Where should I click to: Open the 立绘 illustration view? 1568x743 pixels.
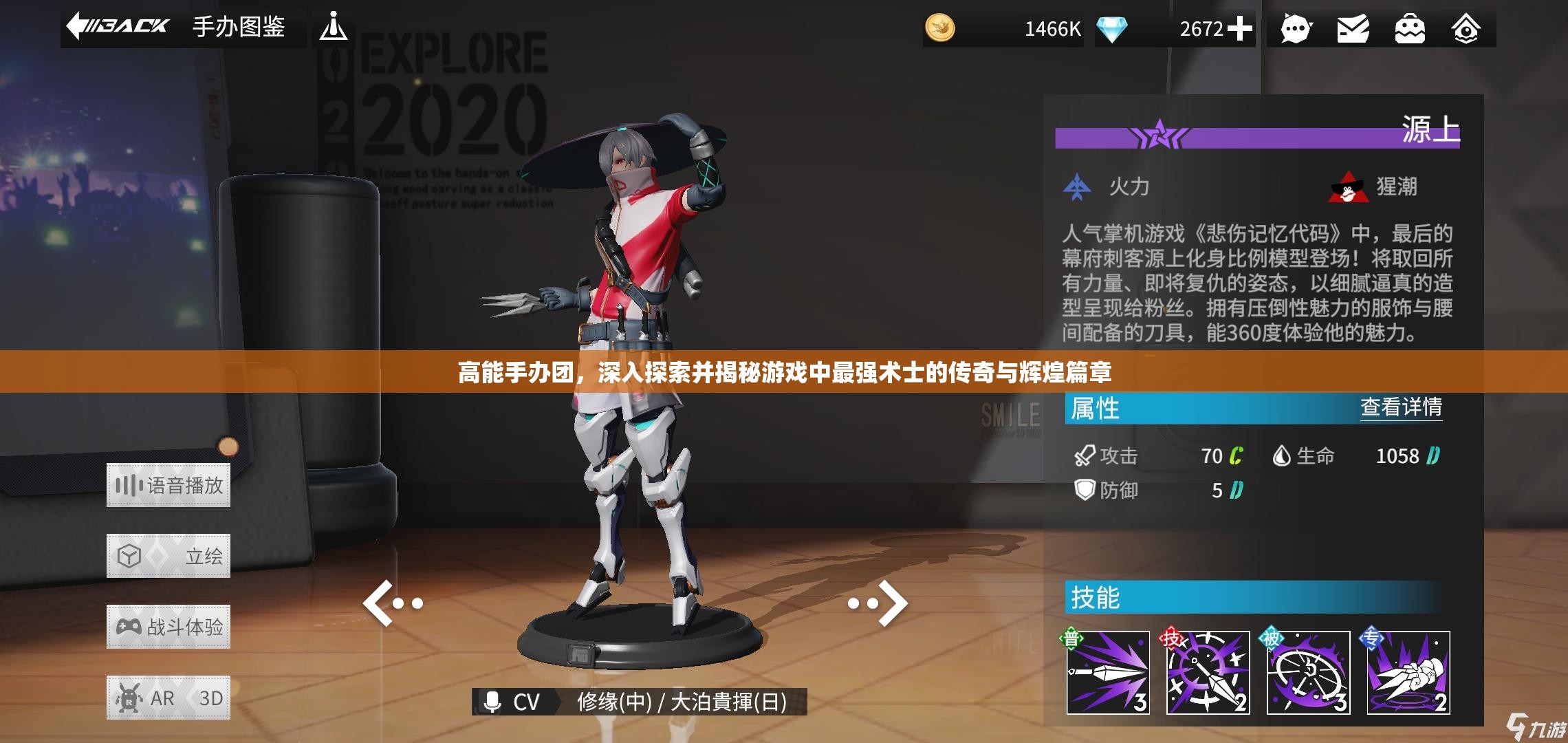coord(169,557)
